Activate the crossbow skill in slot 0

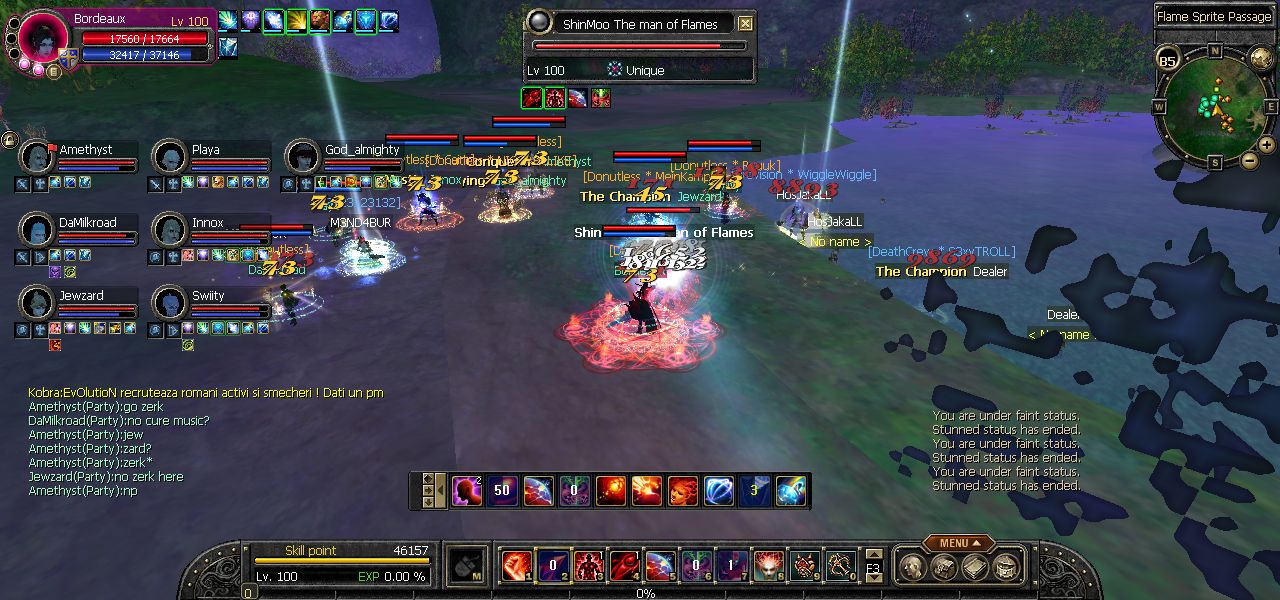tap(840, 565)
